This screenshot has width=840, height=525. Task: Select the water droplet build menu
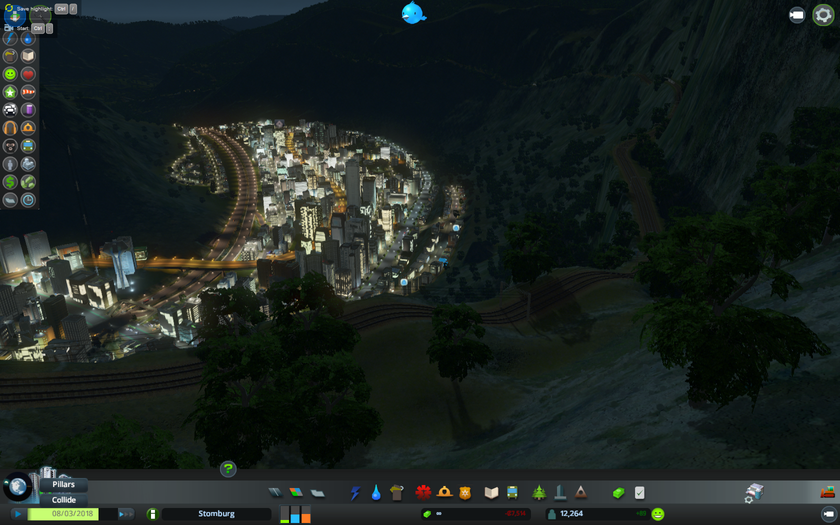376,493
